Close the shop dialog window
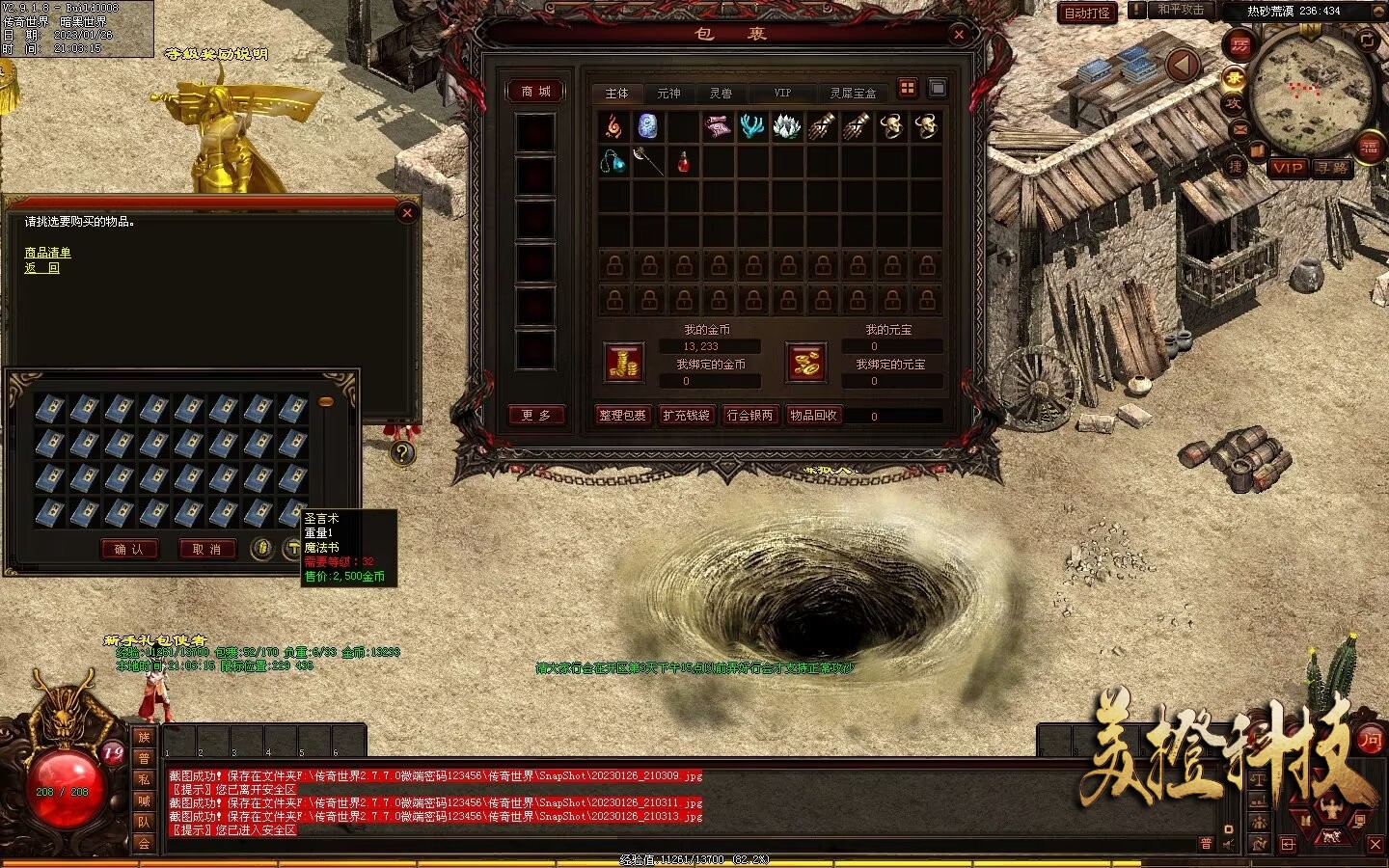1389x868 pixels. (407, 213)
